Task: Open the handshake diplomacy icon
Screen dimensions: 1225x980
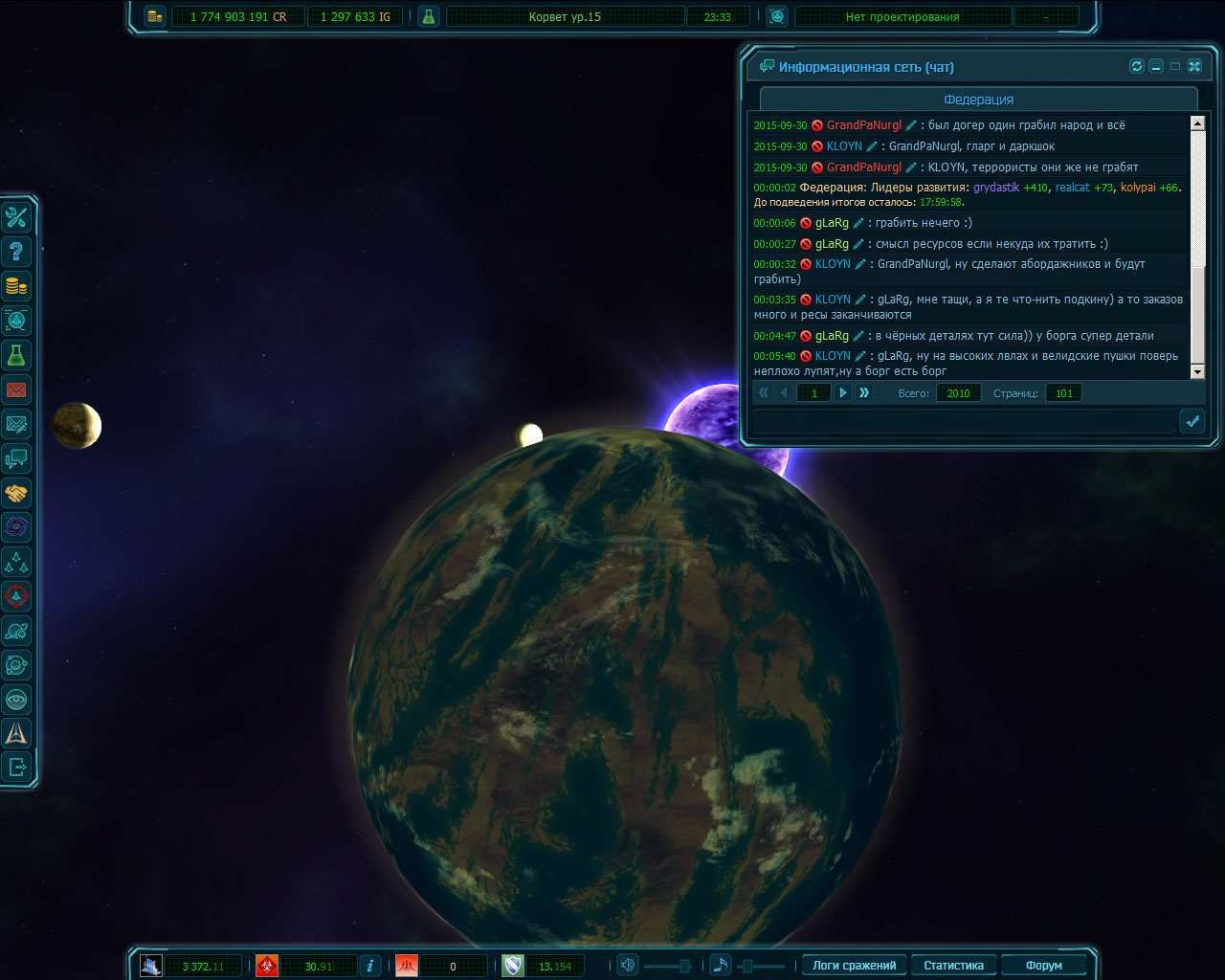Action: 16,493
